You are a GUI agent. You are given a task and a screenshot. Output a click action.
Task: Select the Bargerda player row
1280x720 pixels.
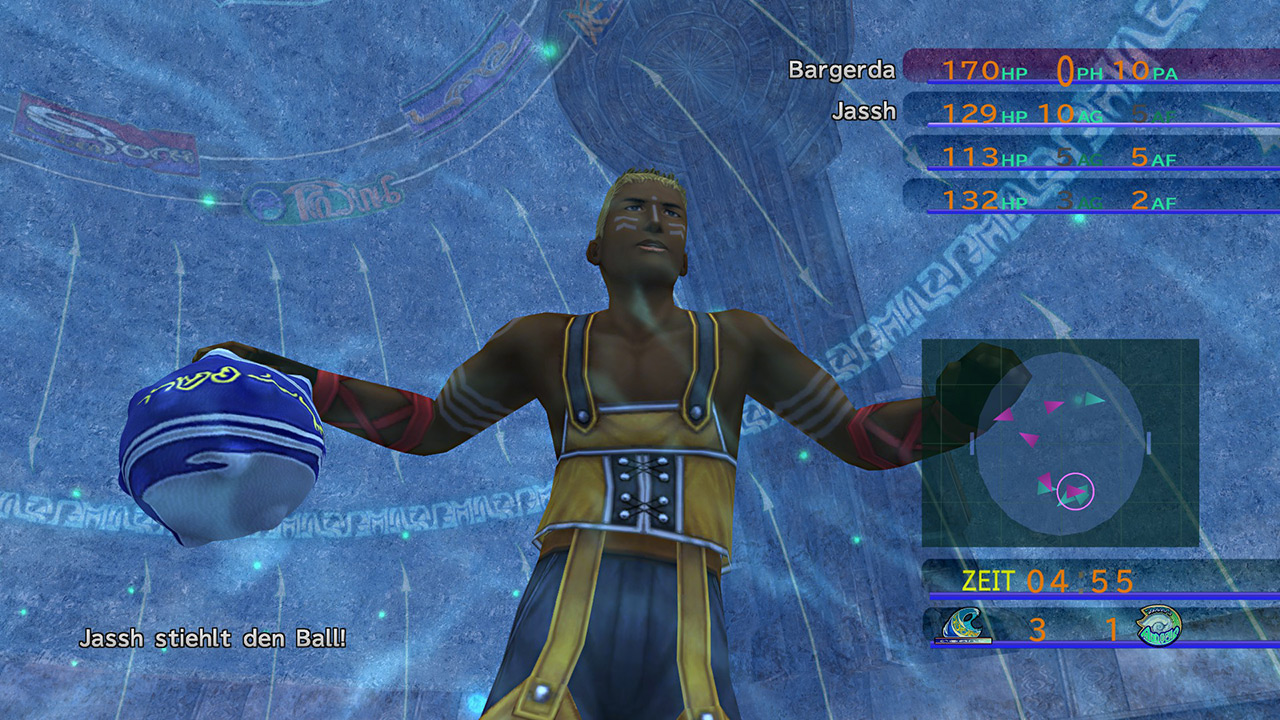click(x=1040, y=70)
